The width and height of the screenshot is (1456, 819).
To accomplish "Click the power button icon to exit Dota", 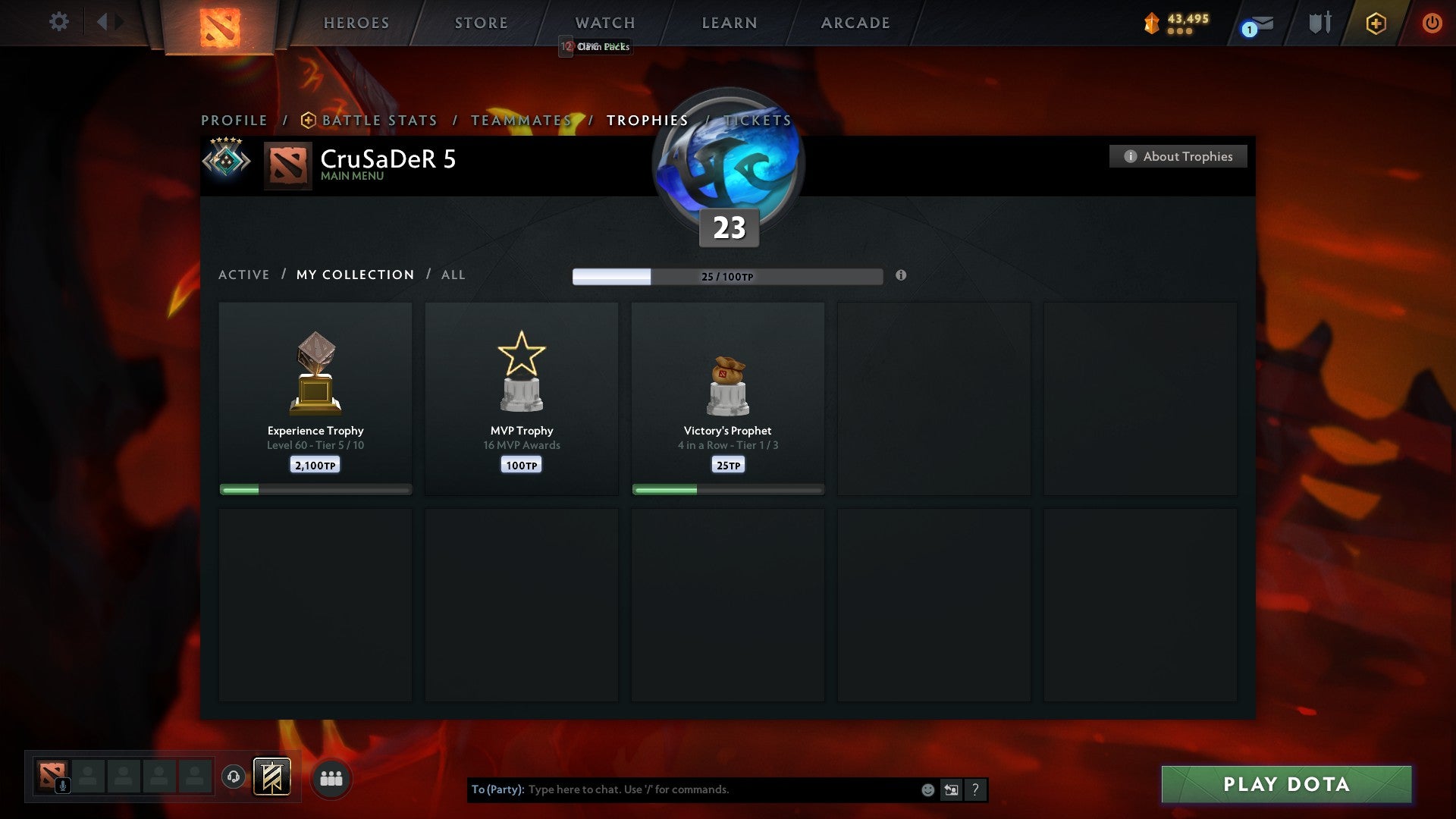I will pos(1431,23).
